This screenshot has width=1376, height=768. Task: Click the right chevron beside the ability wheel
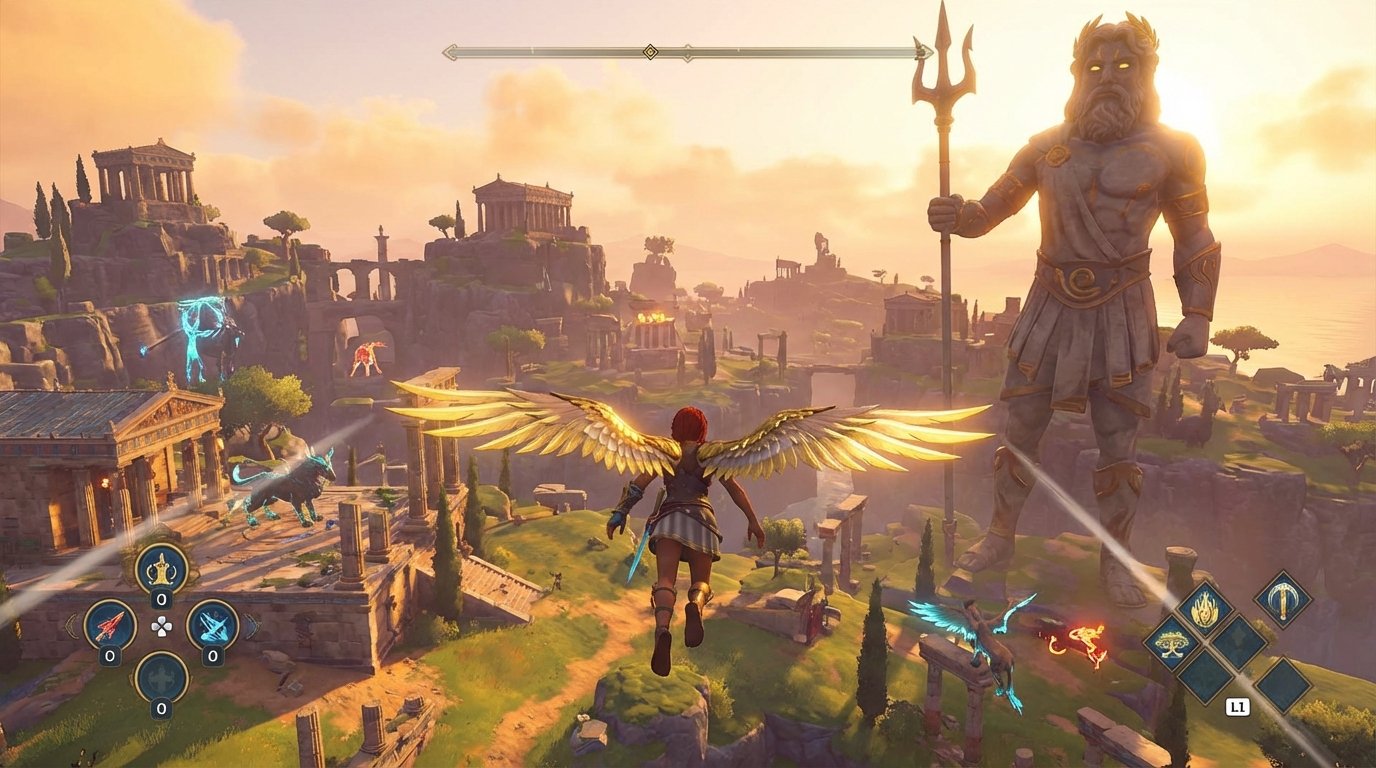[254, 626]
